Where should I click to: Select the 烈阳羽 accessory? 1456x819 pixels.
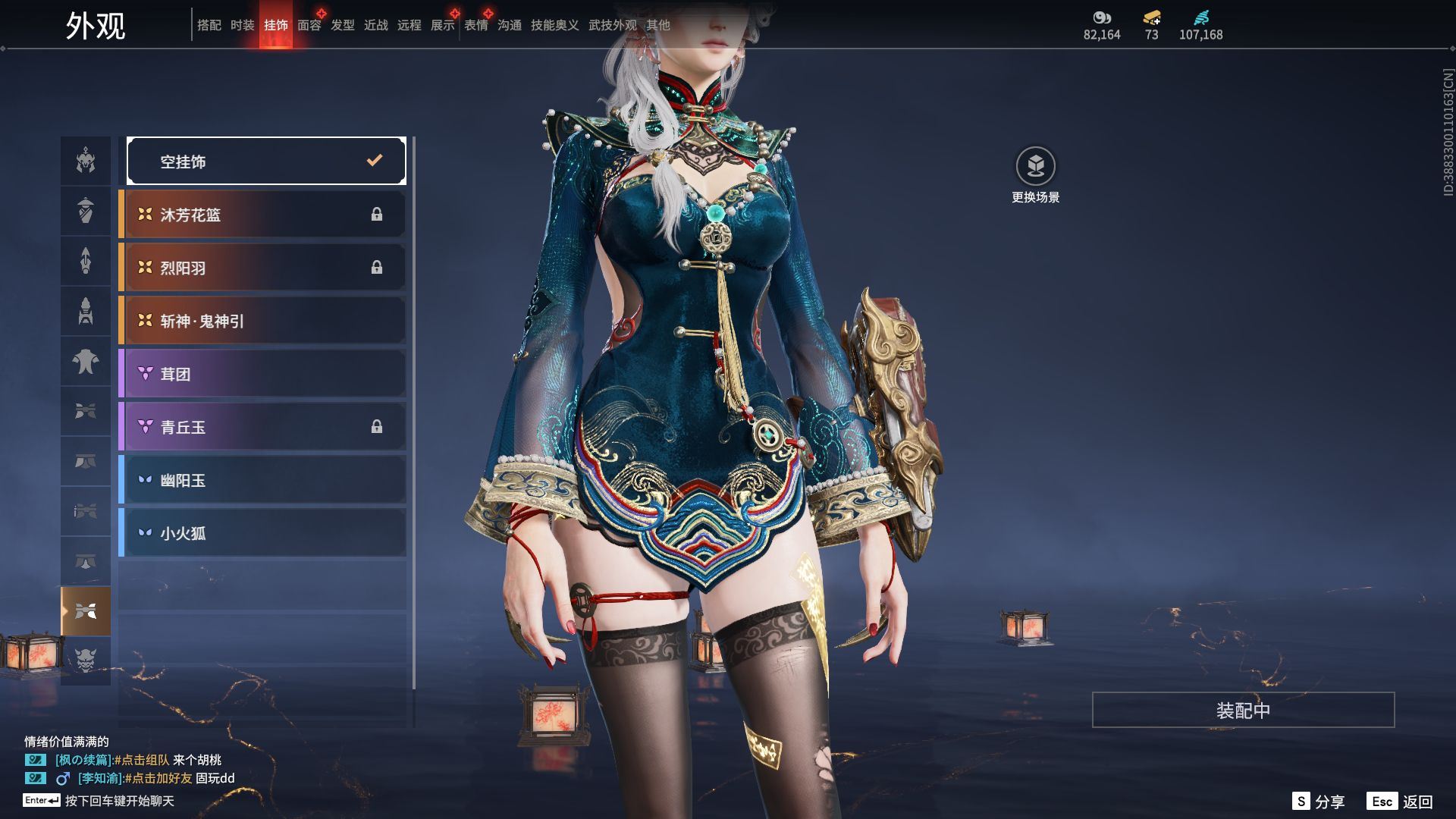coord(262,268)
